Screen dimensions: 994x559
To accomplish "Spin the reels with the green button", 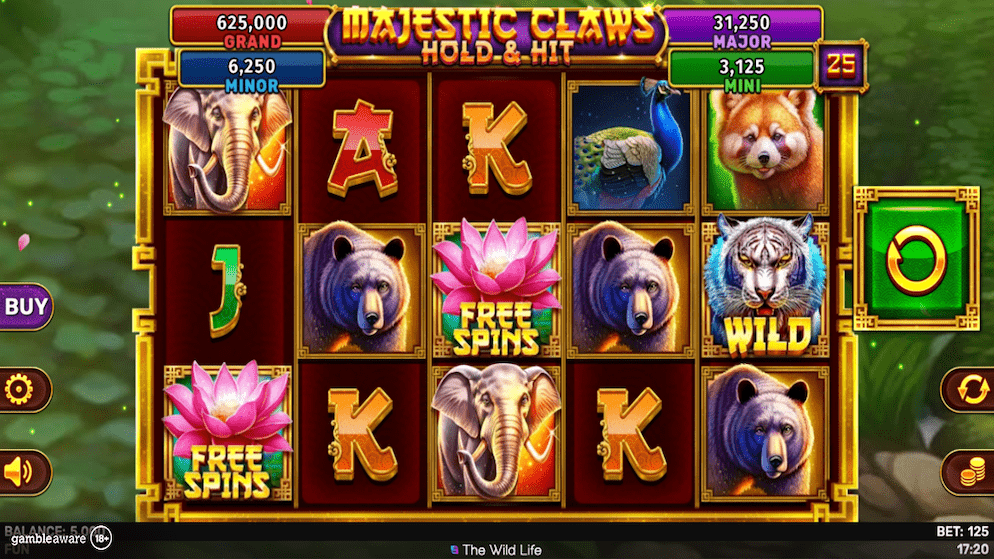I will tap(915, 260).
